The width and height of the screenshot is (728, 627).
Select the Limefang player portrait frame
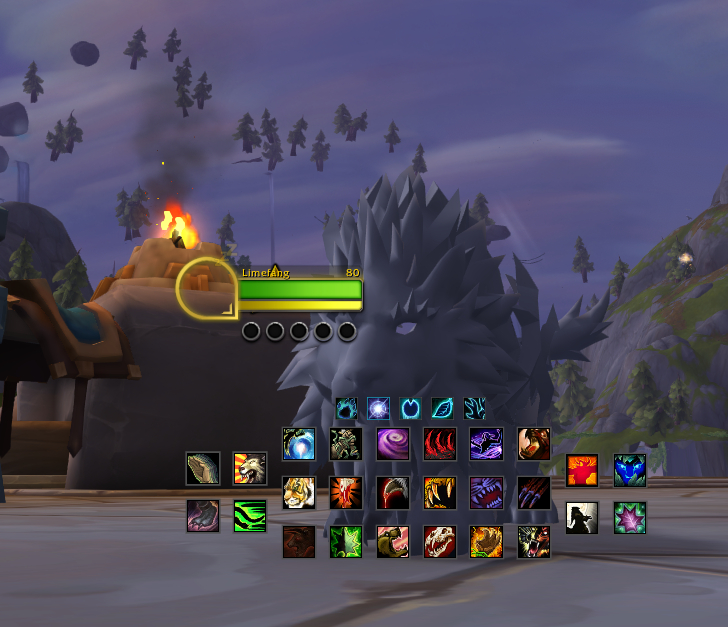(207, 288)
